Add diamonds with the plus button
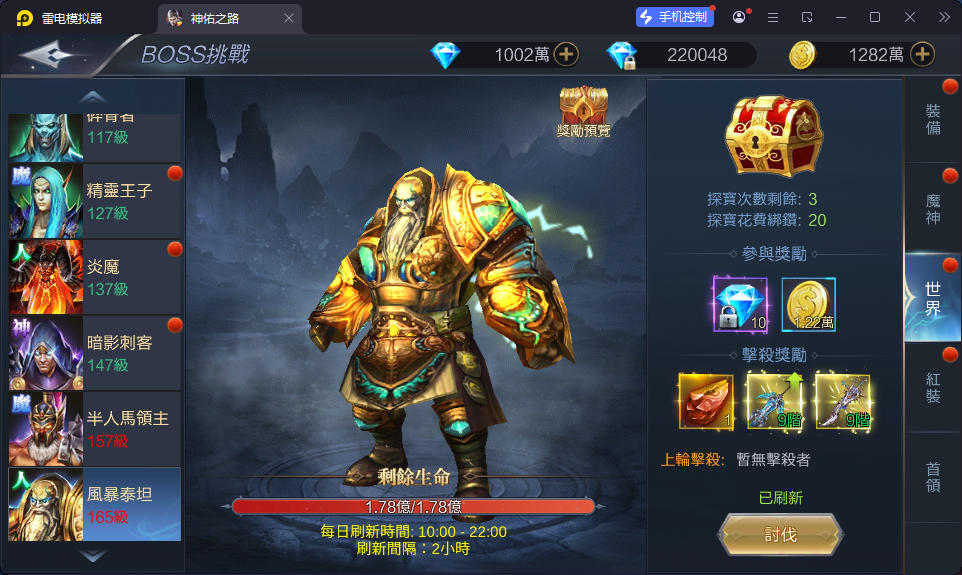Image resolution: width=962 pixels, height=575 pixels. pos(567,54)
